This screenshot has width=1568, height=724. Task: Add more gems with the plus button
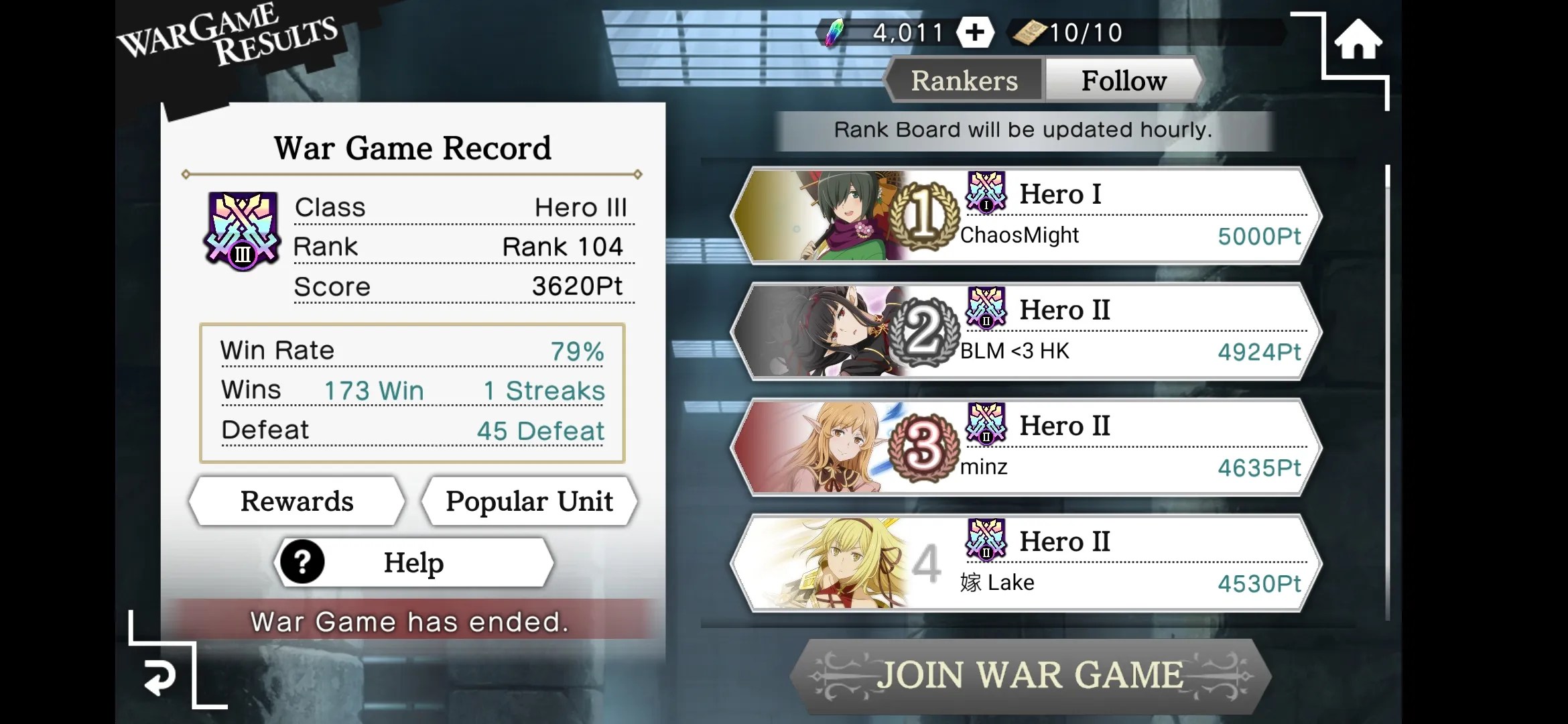[974, 32]
